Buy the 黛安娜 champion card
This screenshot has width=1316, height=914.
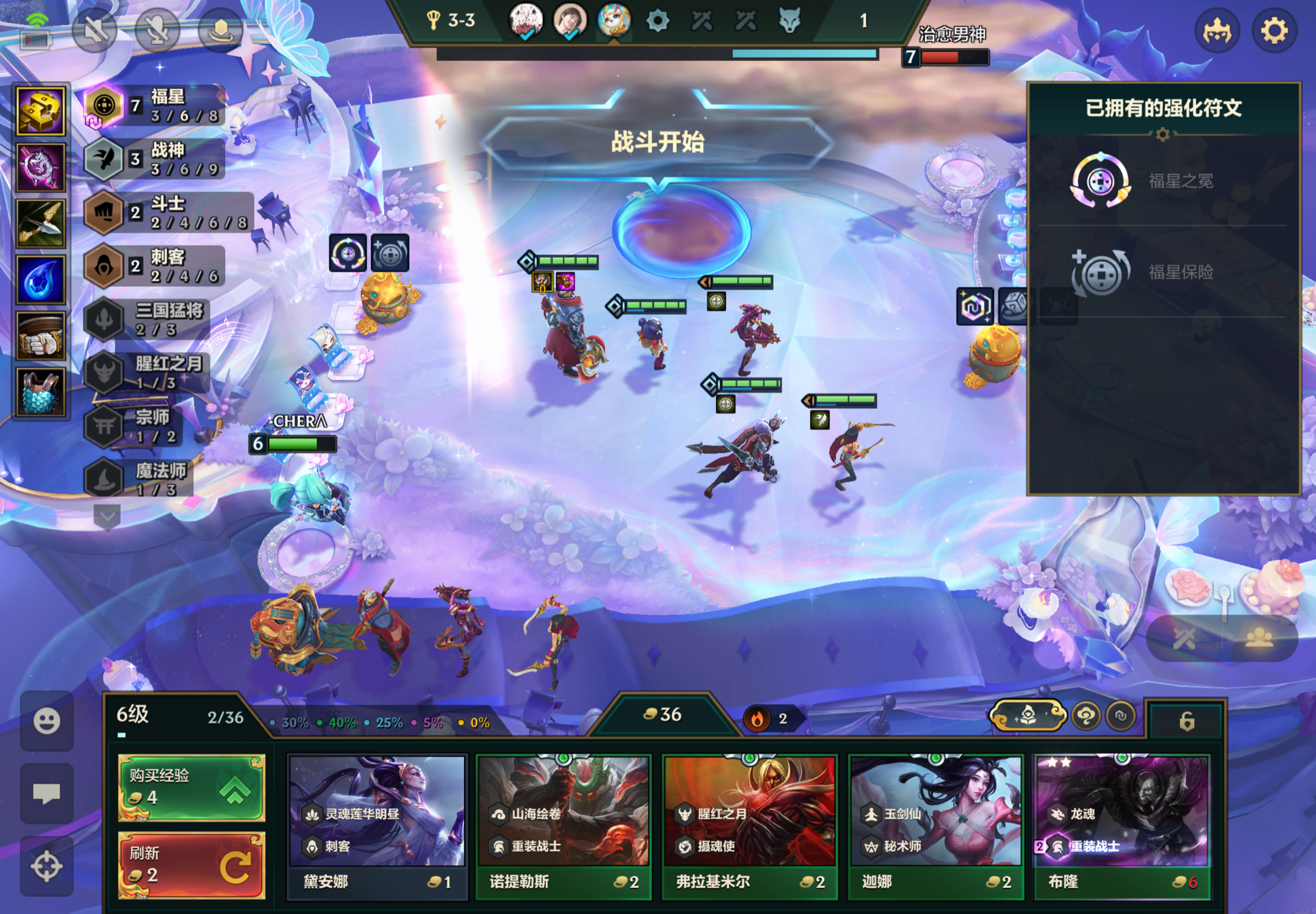[377, 827]
